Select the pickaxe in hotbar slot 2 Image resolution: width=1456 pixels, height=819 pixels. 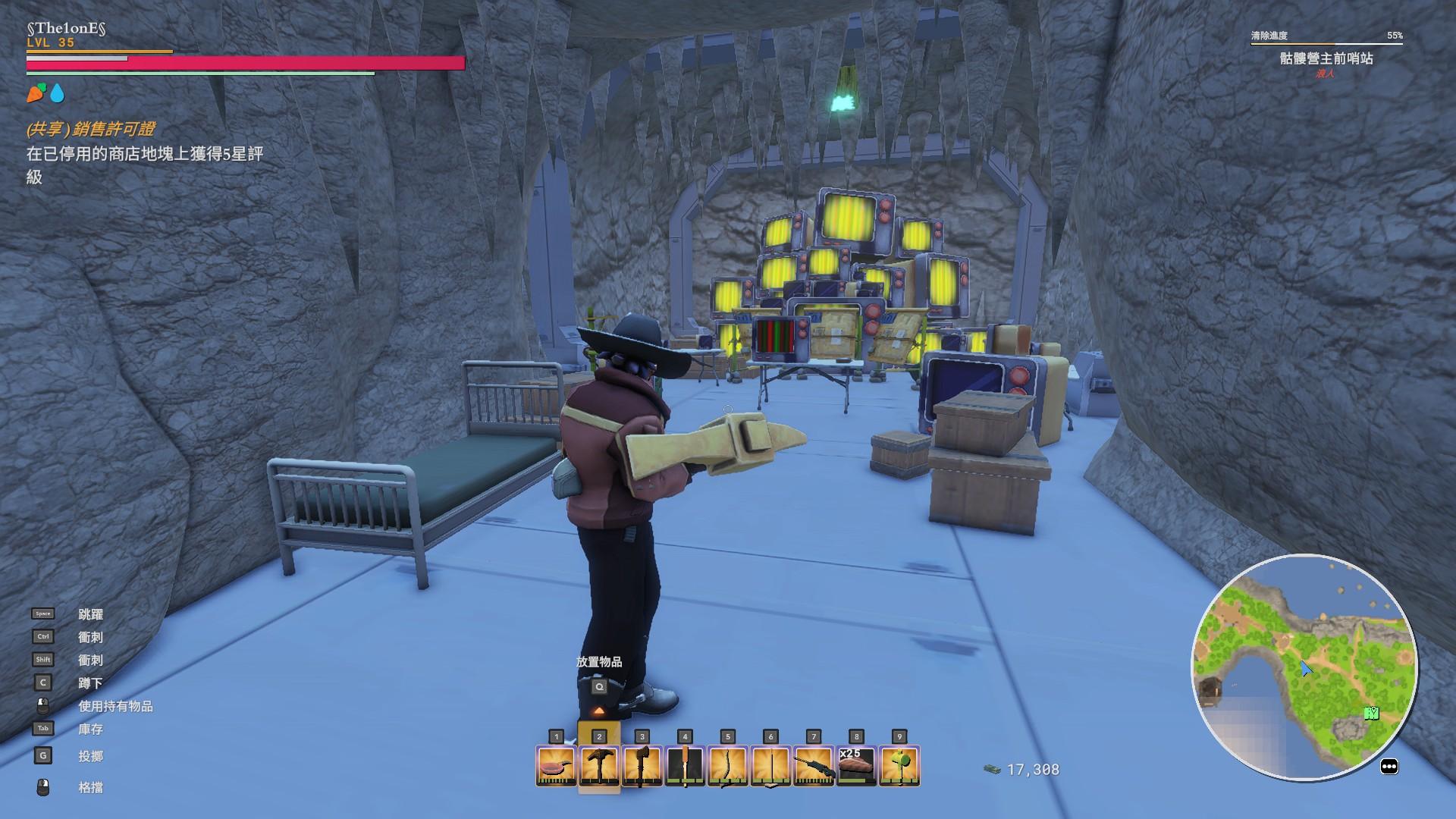click(599, 765)
